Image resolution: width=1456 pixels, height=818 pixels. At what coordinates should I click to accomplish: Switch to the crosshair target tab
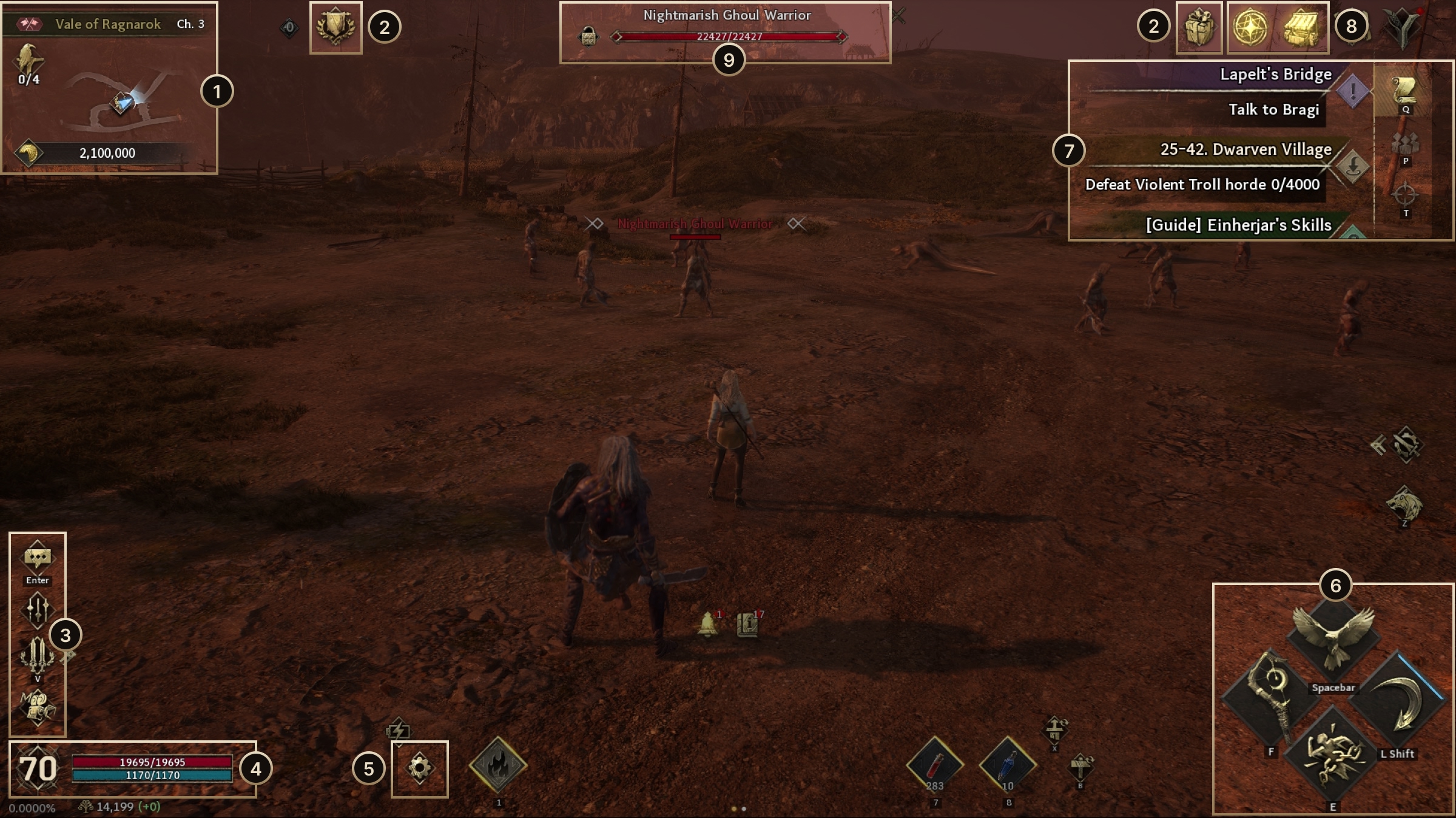(x=1405, y=196)
